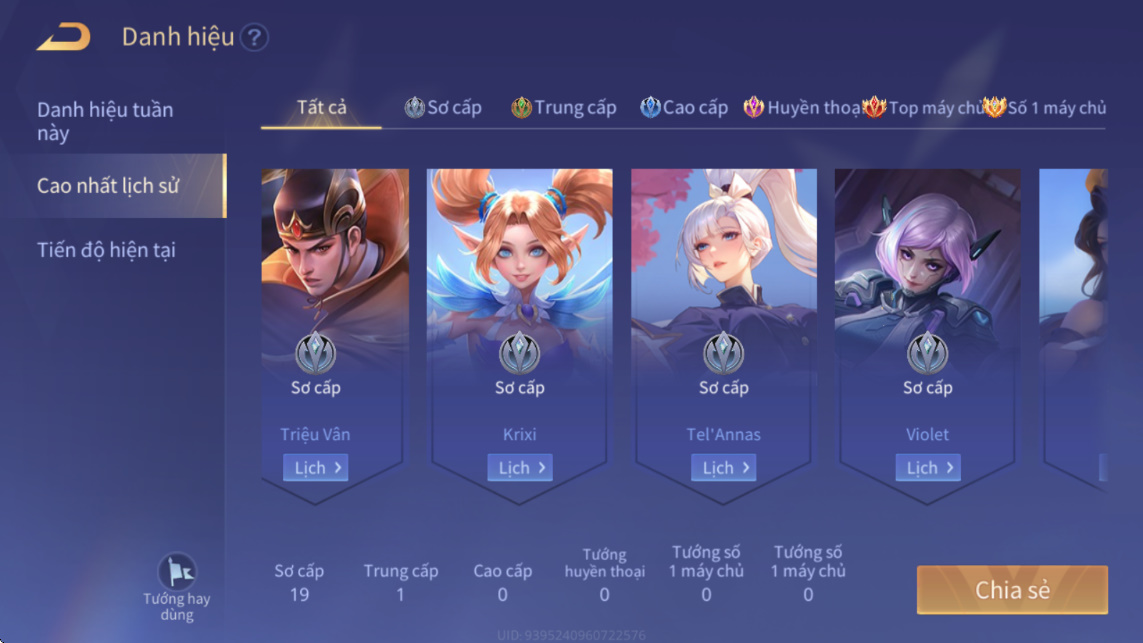Show Violet's Lịch history
Screen dimensions: 1143x643
pyautogui.click(x=928, y=468)
